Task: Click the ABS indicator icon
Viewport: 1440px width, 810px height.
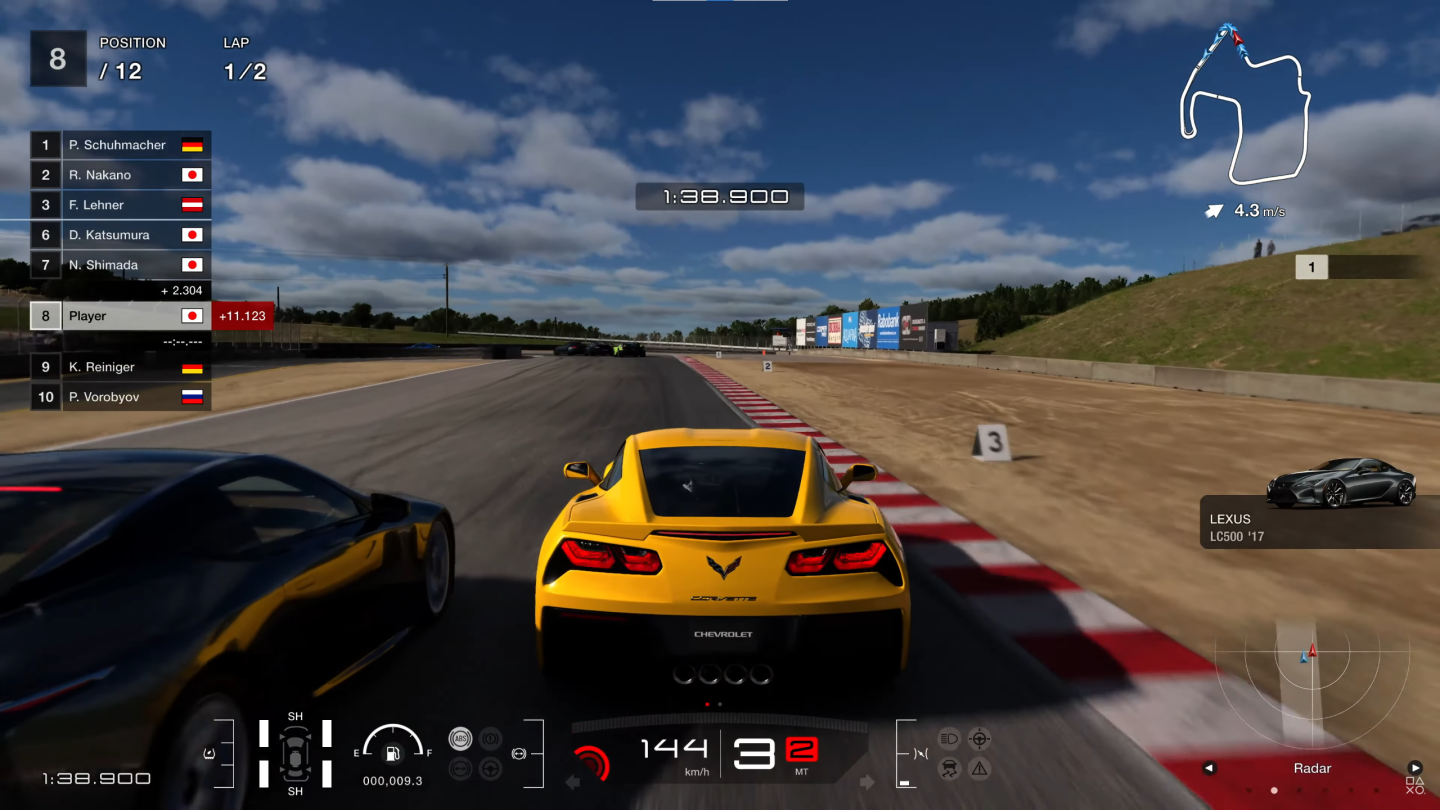Action: 461,739
